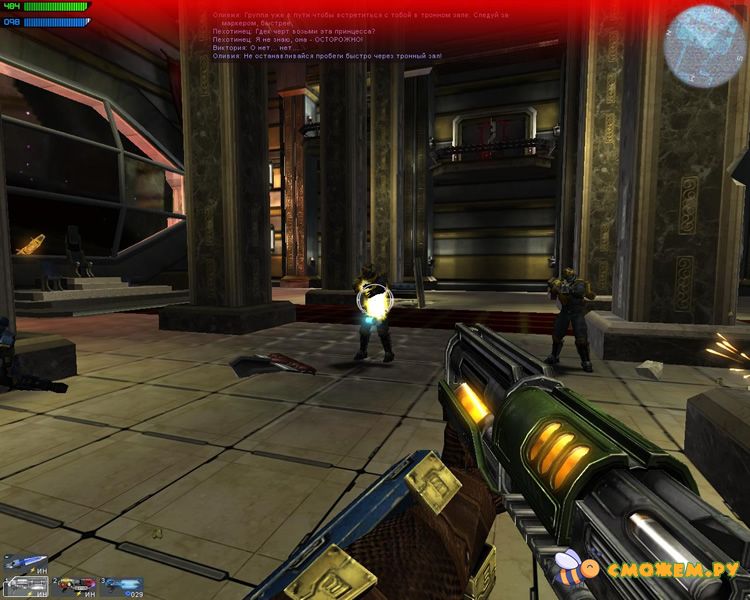Choose the blue blade weapon in the top slot
750x600 pixels.
point(25,562)
